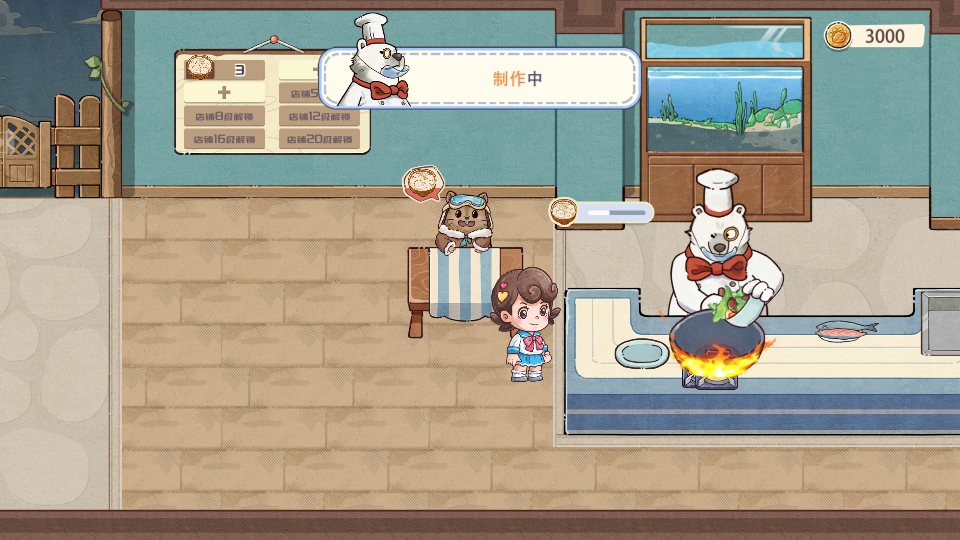Select the slot locked until shop level 8
960x540 pixels.
(x=225, y=116)
